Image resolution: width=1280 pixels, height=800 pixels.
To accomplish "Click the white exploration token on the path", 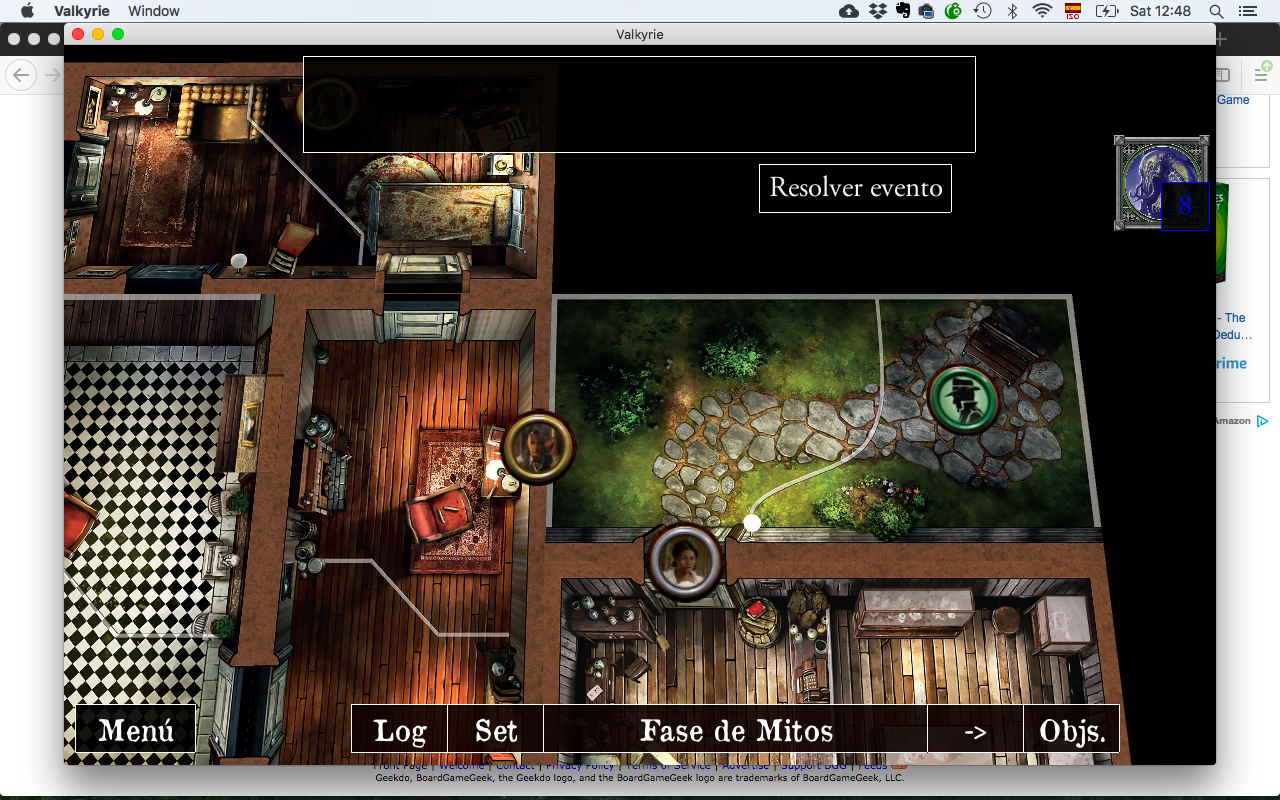I will pyautogui.click(x=752, y=522).
